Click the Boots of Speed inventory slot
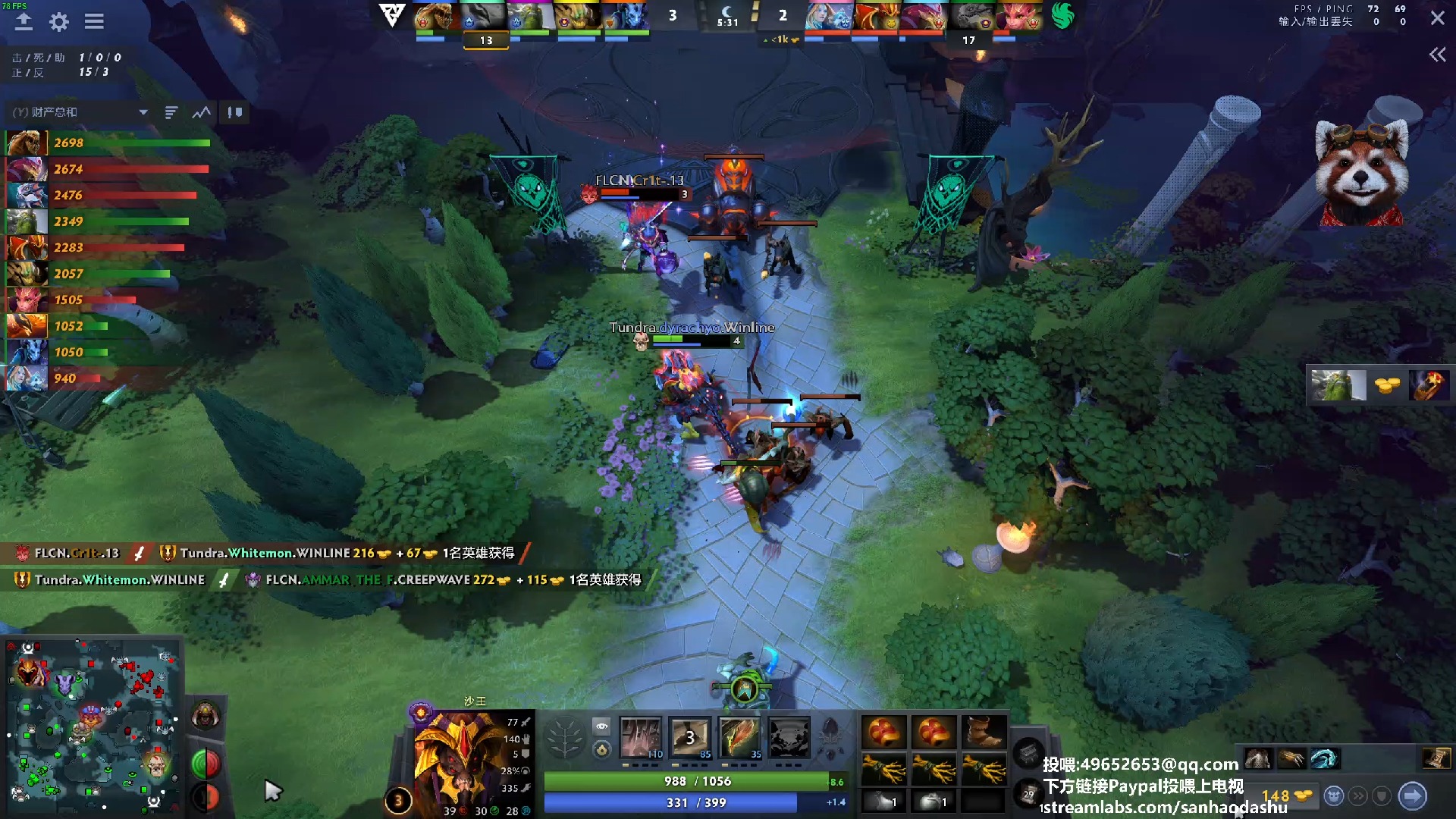The image size is (1456, 819). click(984, 733)
